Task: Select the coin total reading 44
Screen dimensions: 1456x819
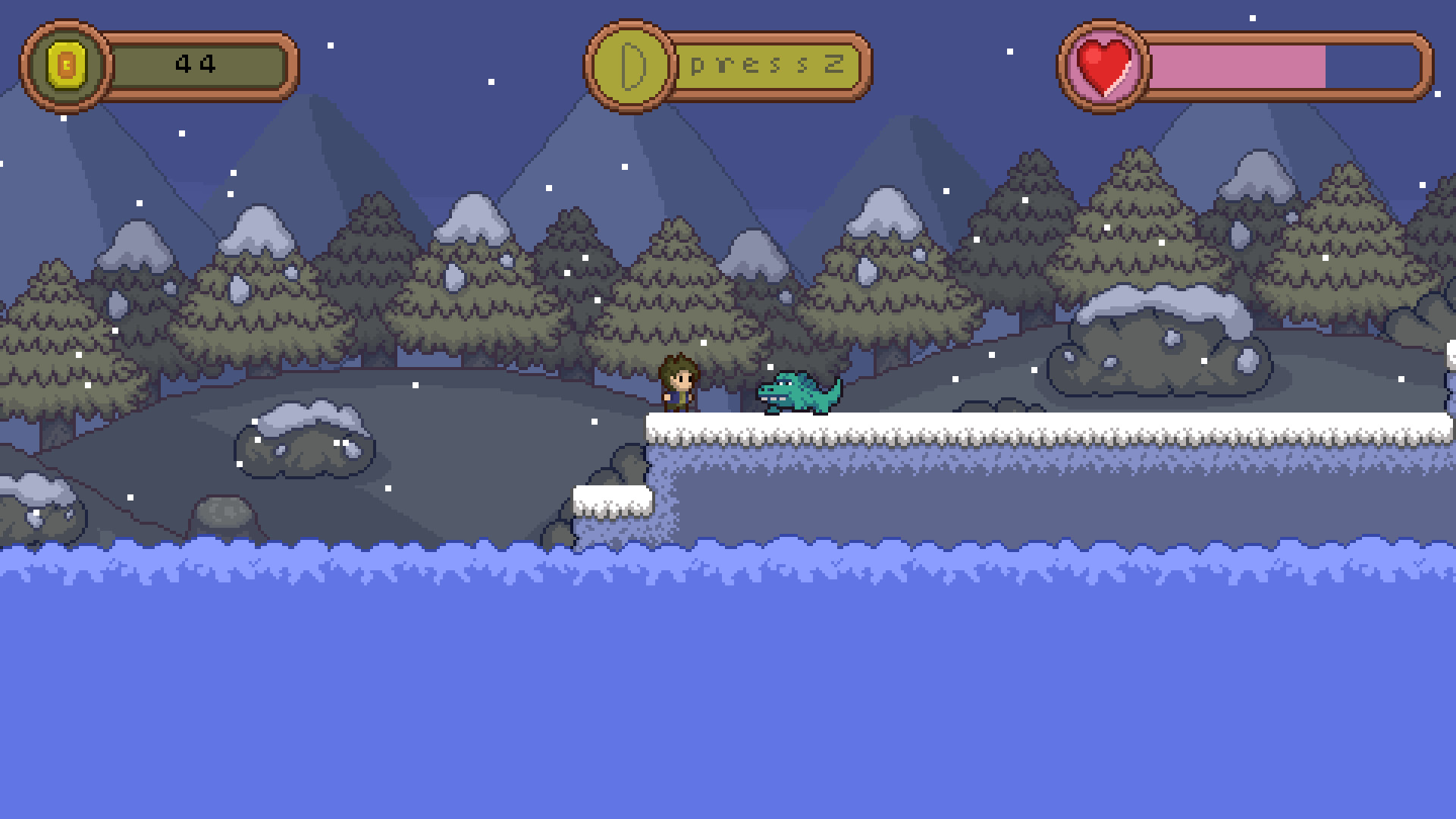Action: (196, 63)
